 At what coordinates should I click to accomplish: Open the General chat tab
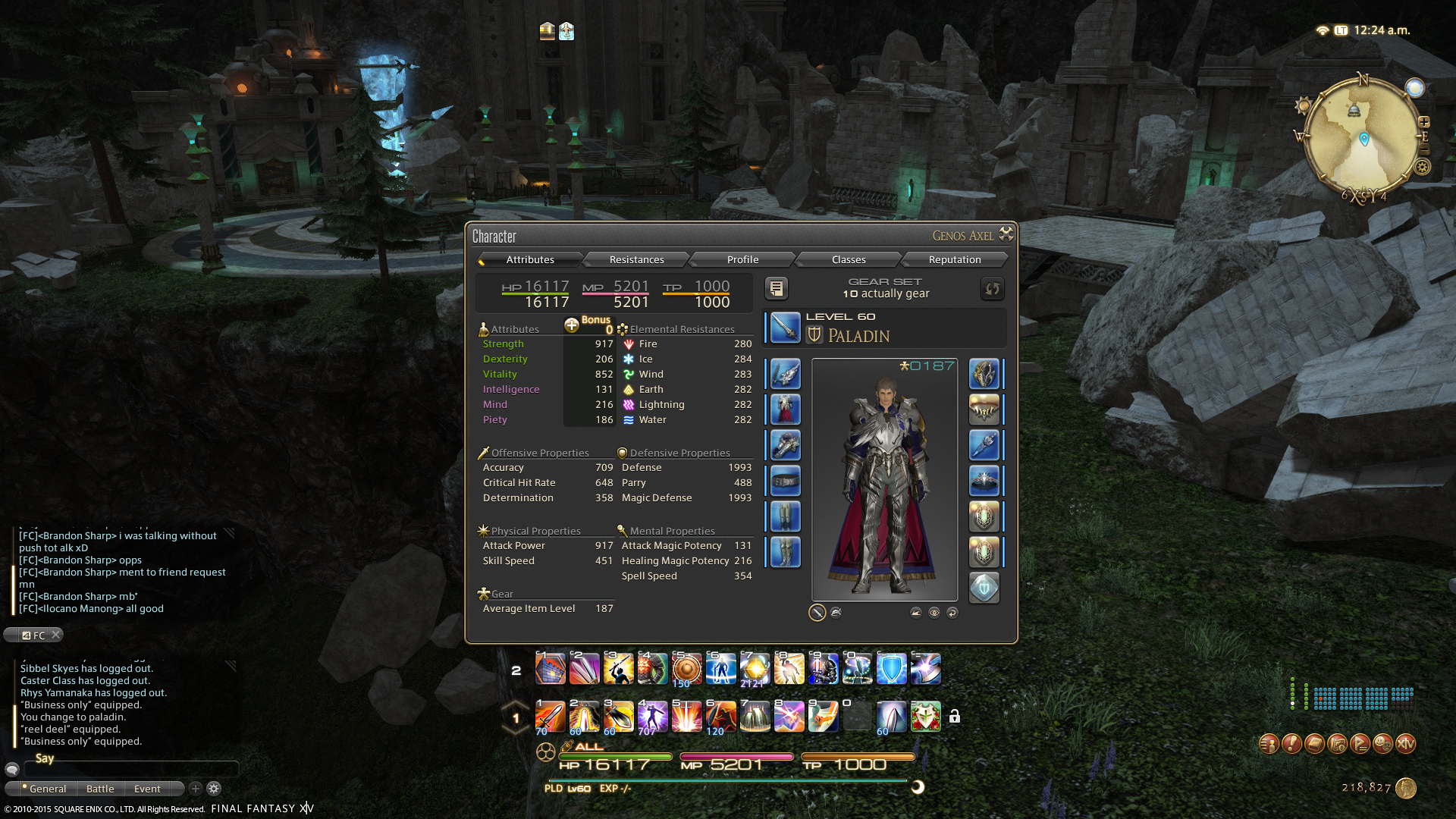[47, 789]
